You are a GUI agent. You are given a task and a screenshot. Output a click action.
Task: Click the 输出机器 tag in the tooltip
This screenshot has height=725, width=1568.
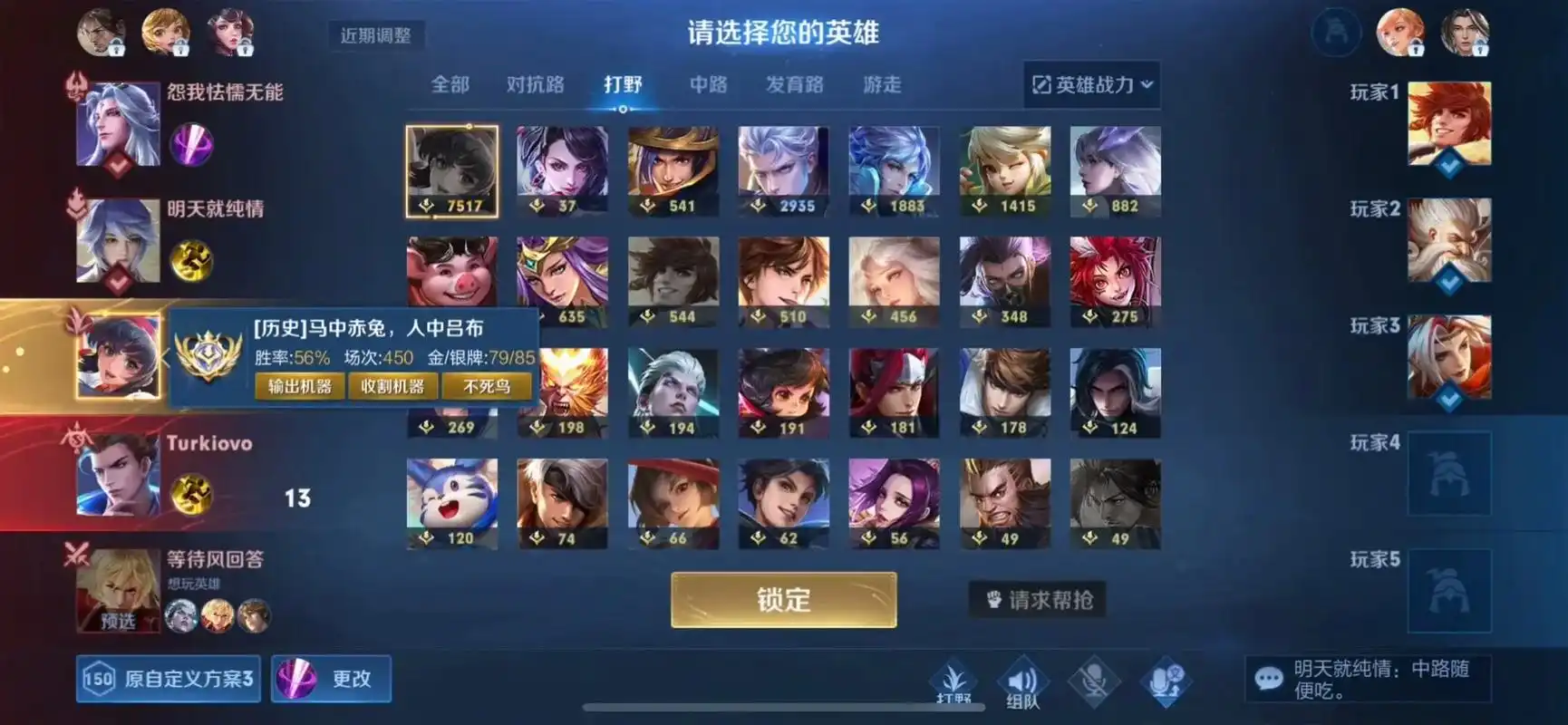(x=301, y=386)
